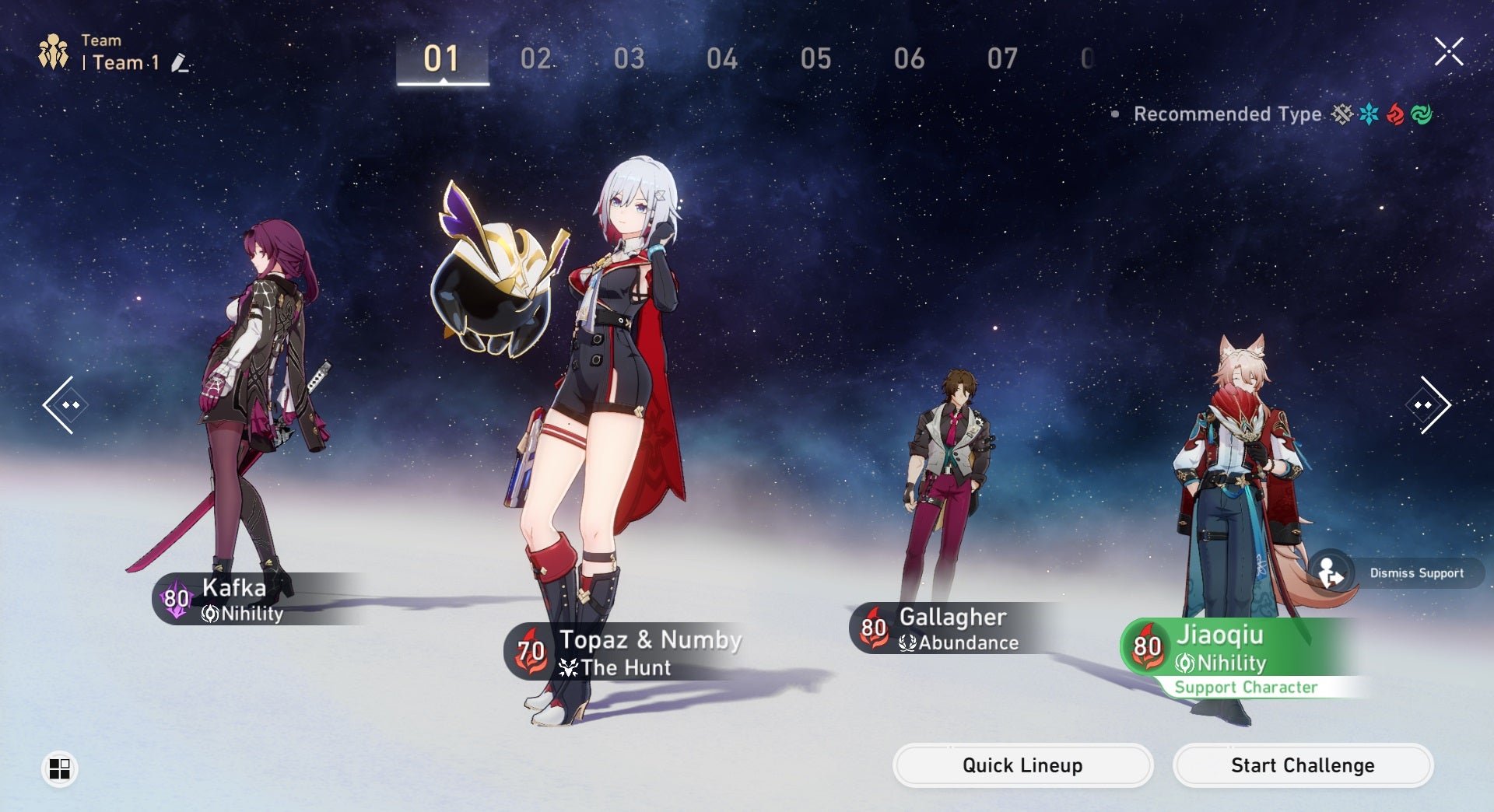Click the Nihility path icon on Kafka's nameplate
This screenshot has width=1494, height=812.
pos(210,614)
